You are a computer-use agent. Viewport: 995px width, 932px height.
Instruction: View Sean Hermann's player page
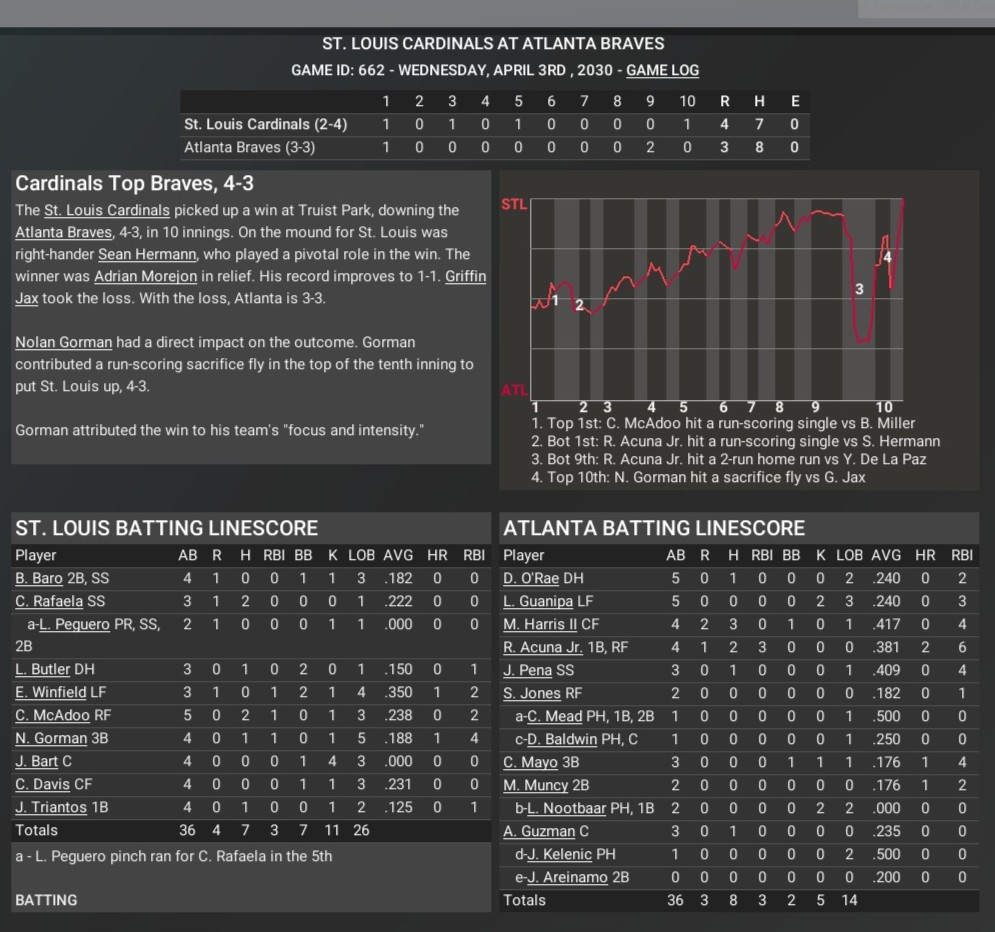click(x=147, y=254)
